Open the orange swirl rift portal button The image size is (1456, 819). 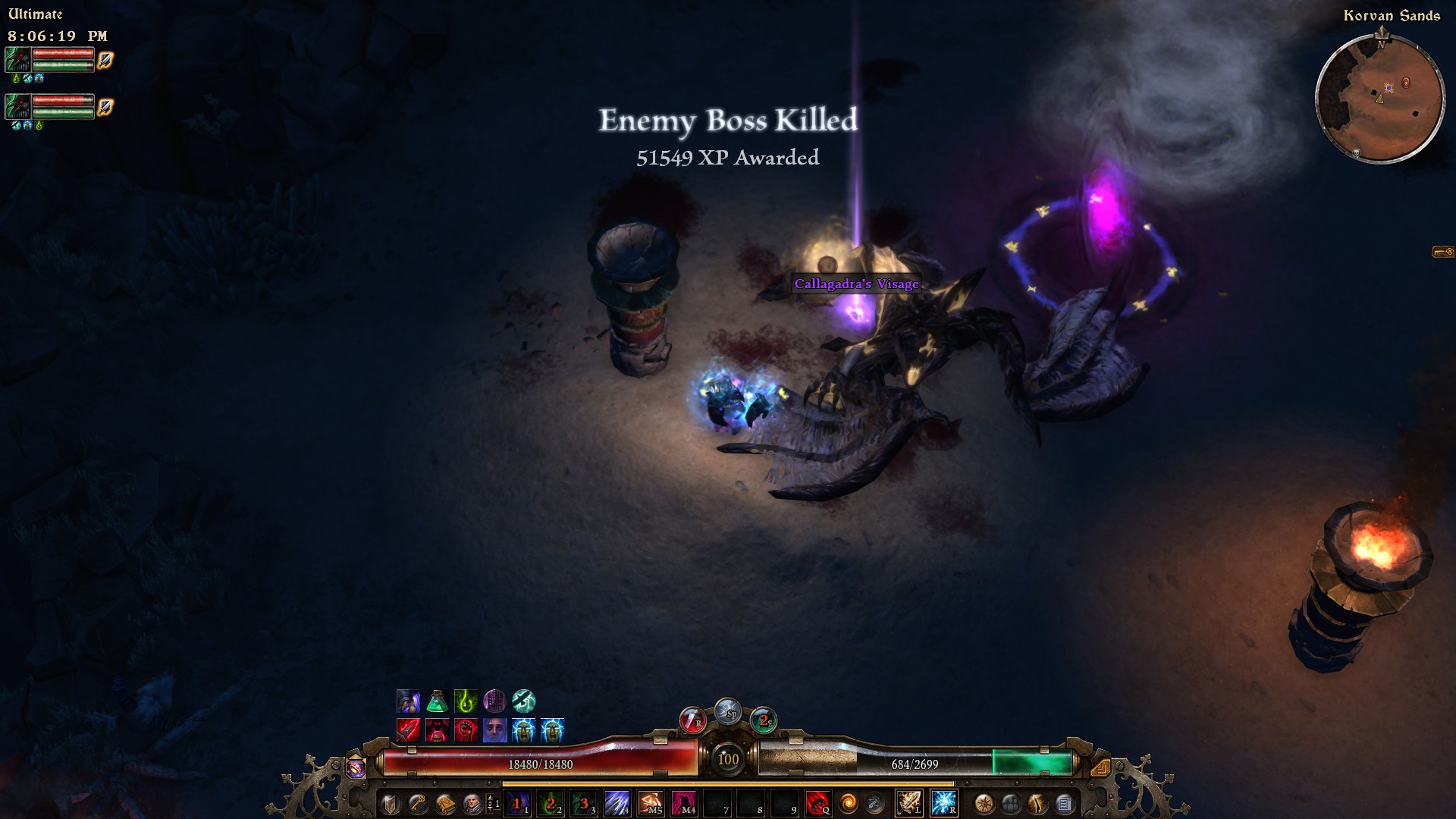(x=848, y=803)
